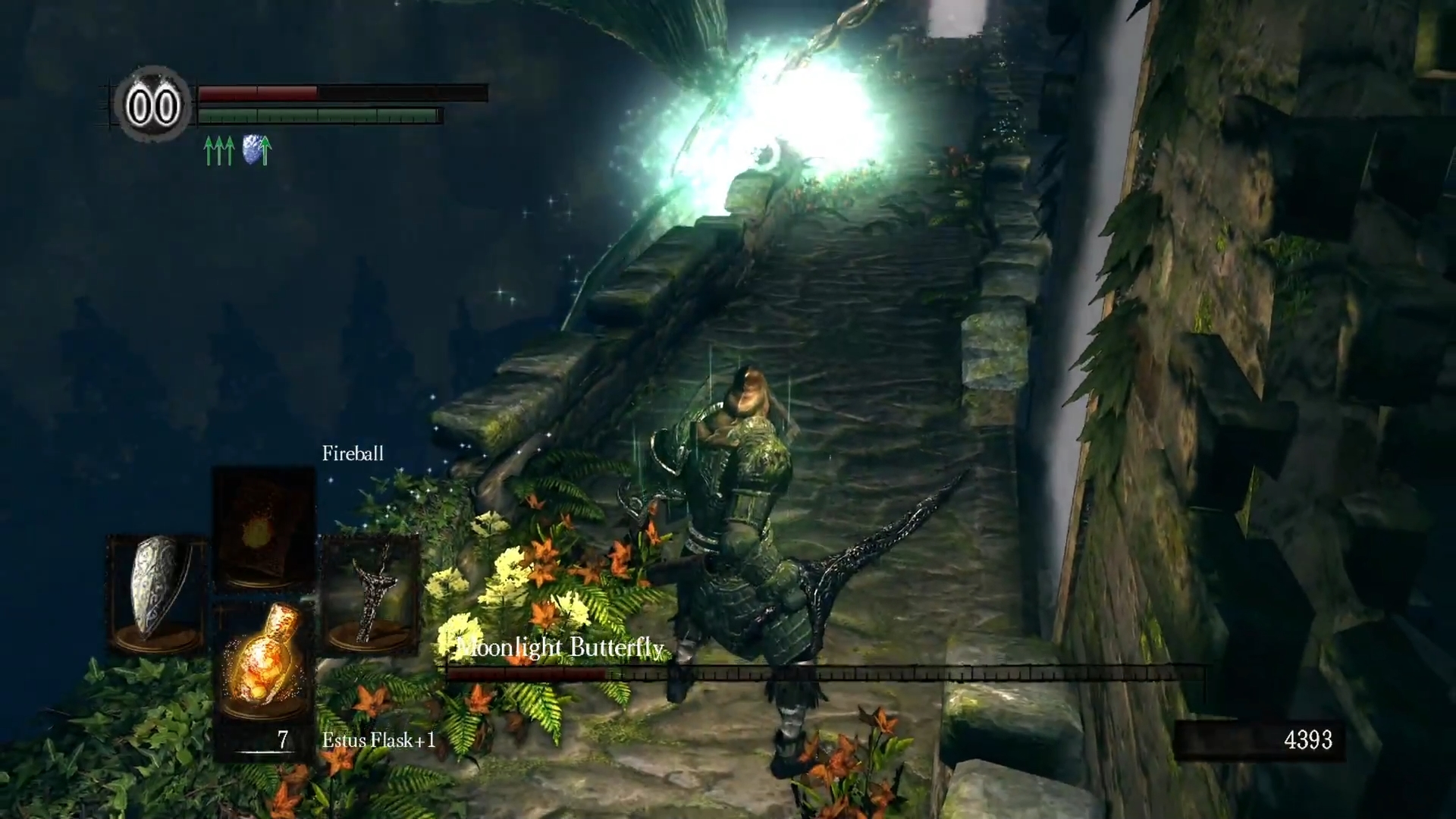Click the humanity counter emblem
The height and width of the screenshot is (819, 1456).
point(152,105)
